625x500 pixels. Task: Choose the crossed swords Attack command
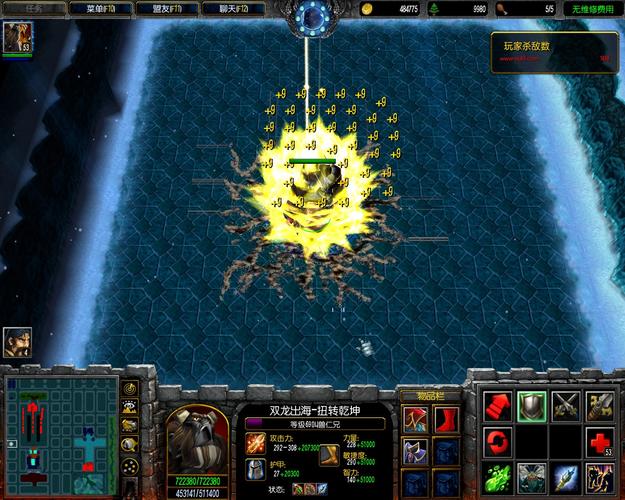pyautogui.click(x=567, y=404)
